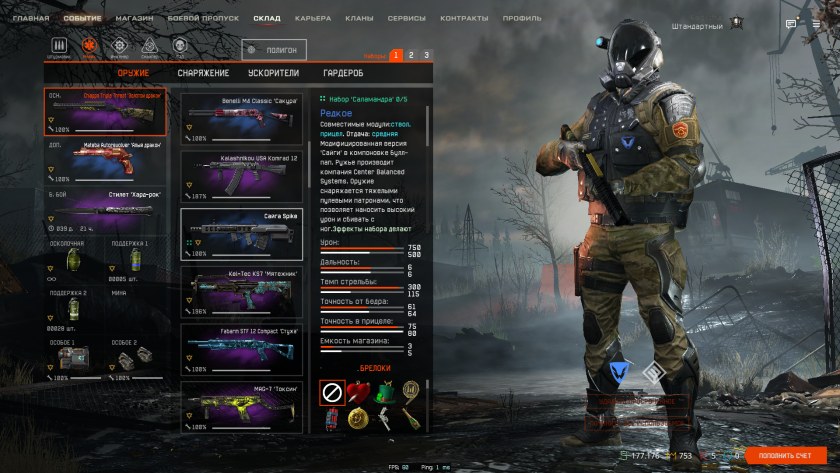Switch to the Снаряжение tab
840x473 pixels.
(x=203, y=73)
